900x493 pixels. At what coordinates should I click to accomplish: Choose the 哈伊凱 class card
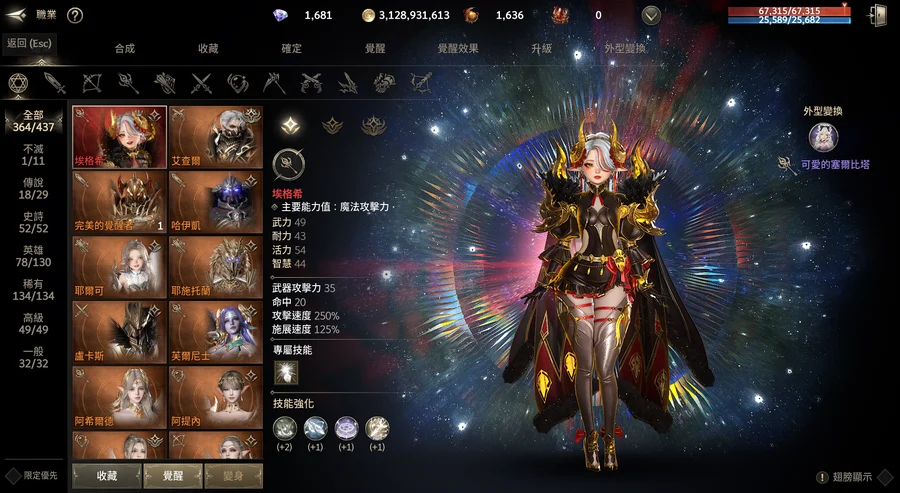coord(215,201)
